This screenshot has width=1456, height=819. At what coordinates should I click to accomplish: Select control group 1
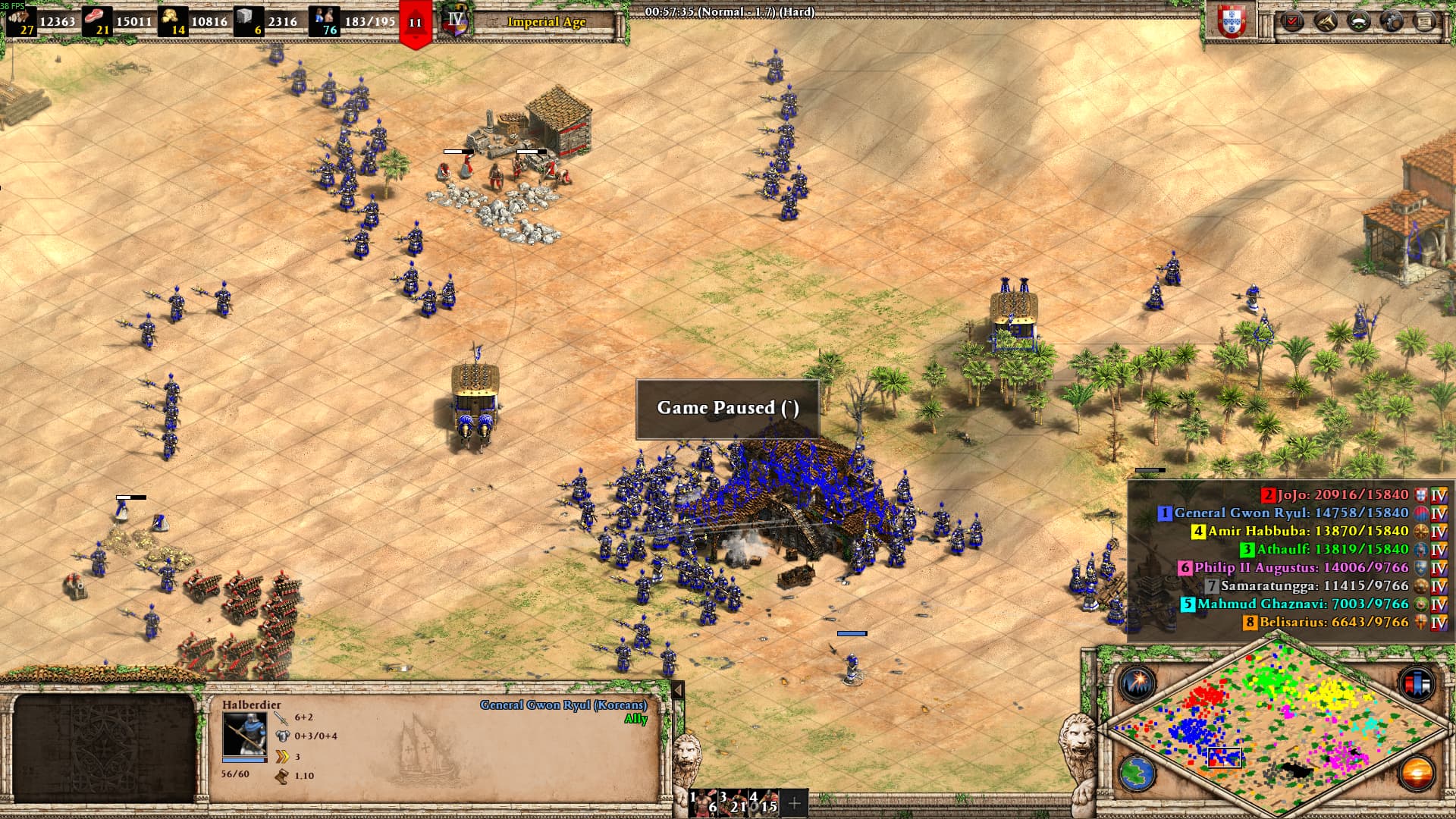click(x=702, y=802)
